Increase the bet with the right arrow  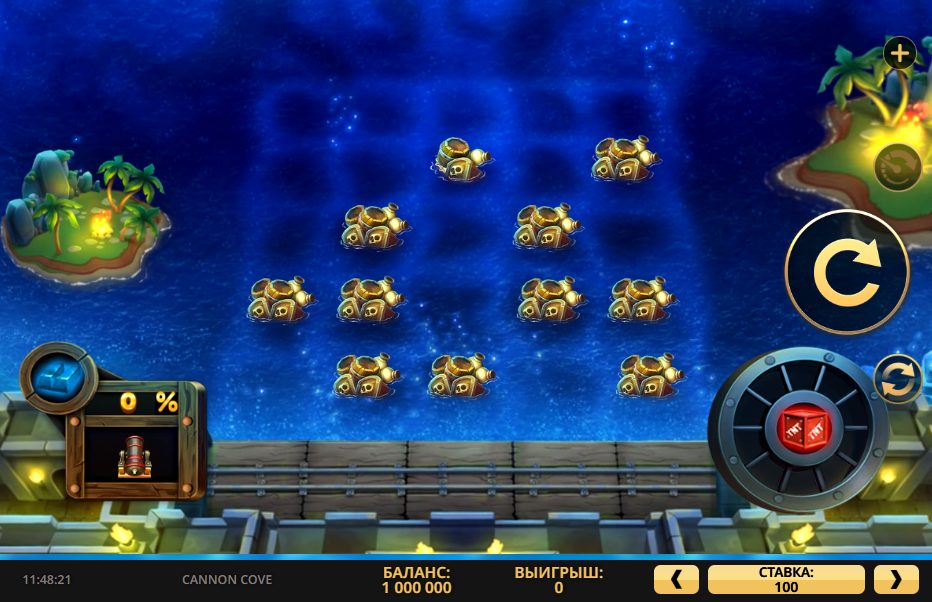click(x=895, y=579)
